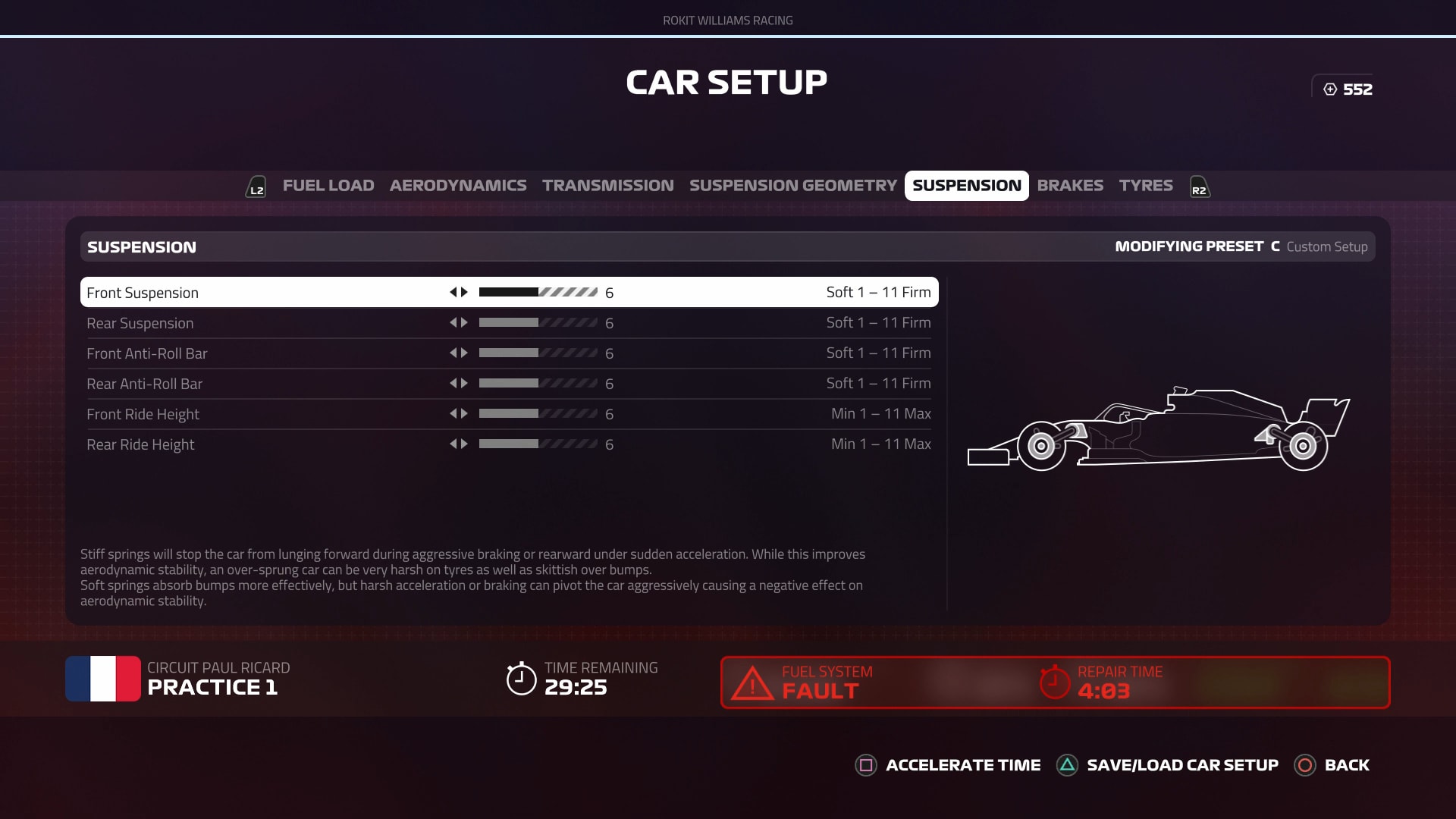Increase Front Suspension with right arrow

click(464, 292)
